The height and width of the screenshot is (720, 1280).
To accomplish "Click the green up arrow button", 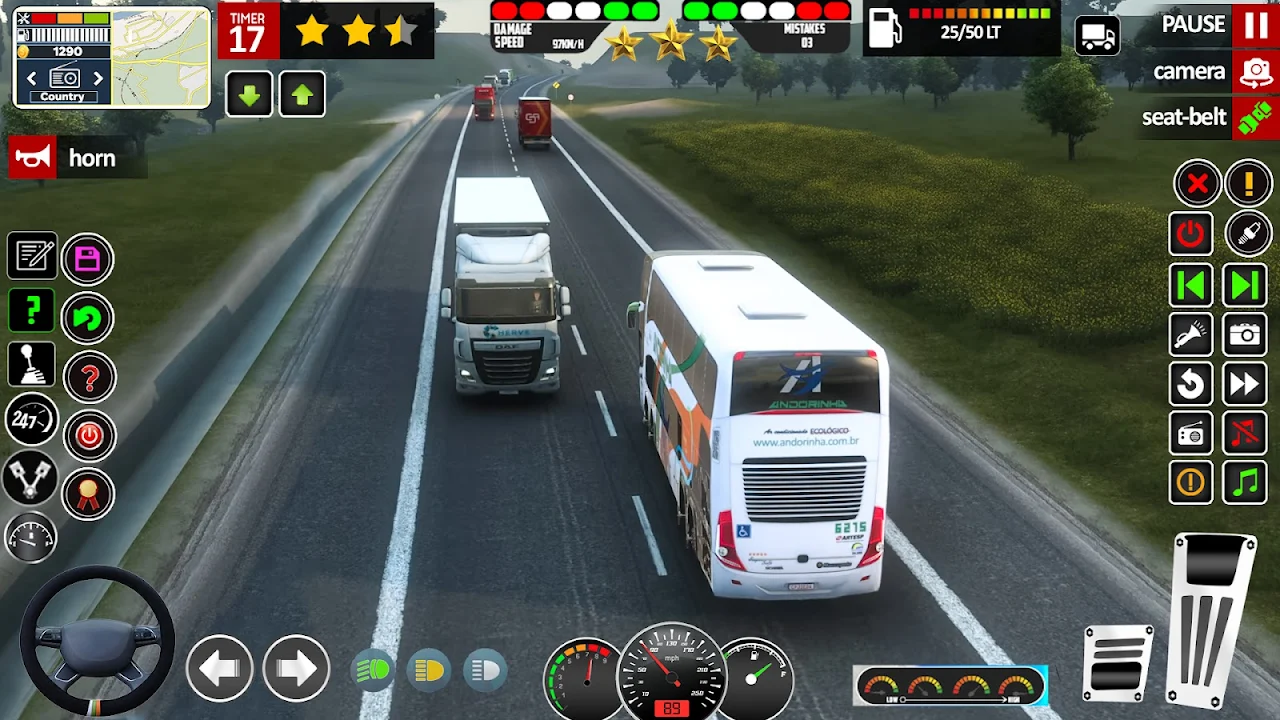I will (x=302, y=95).
